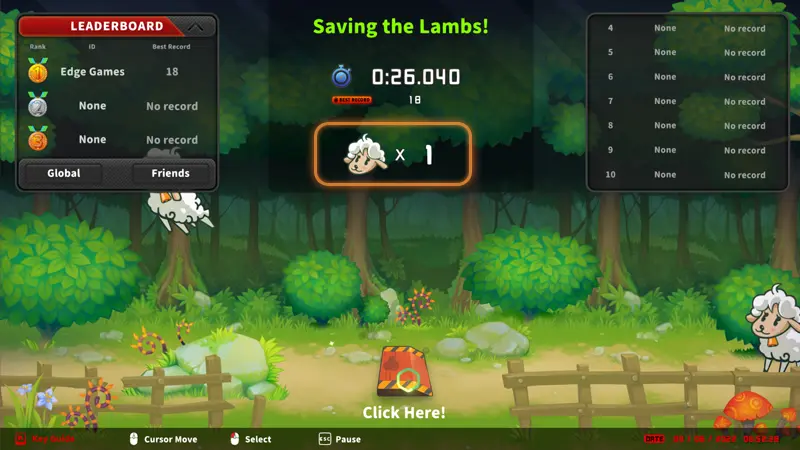Image resolution: width=800 pixels, height=450 pixels.
Task: Switch to the Friends leaderboard
Action: click(171, 173)
